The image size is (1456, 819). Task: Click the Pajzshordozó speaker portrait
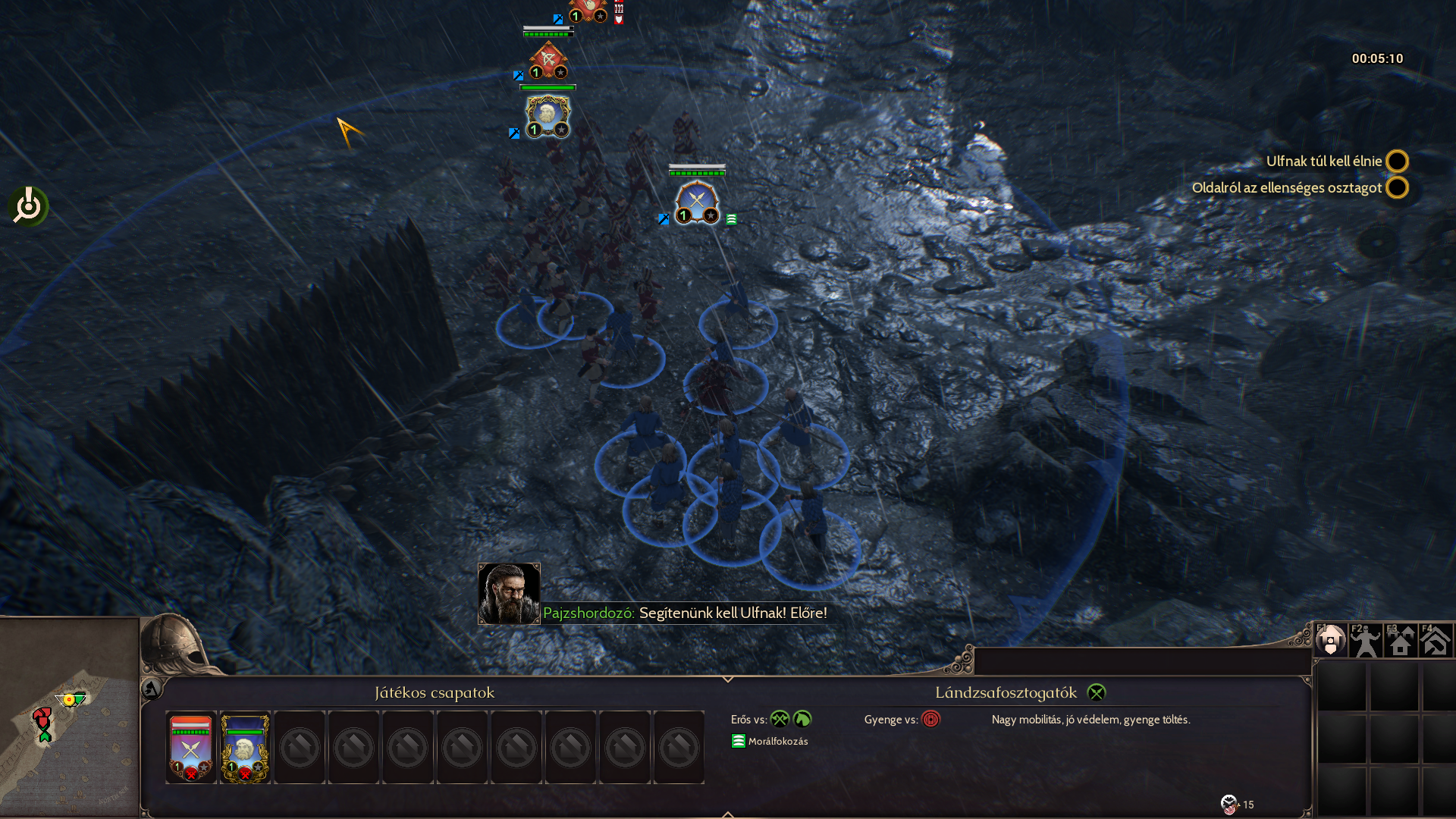[x=509, y=593]
